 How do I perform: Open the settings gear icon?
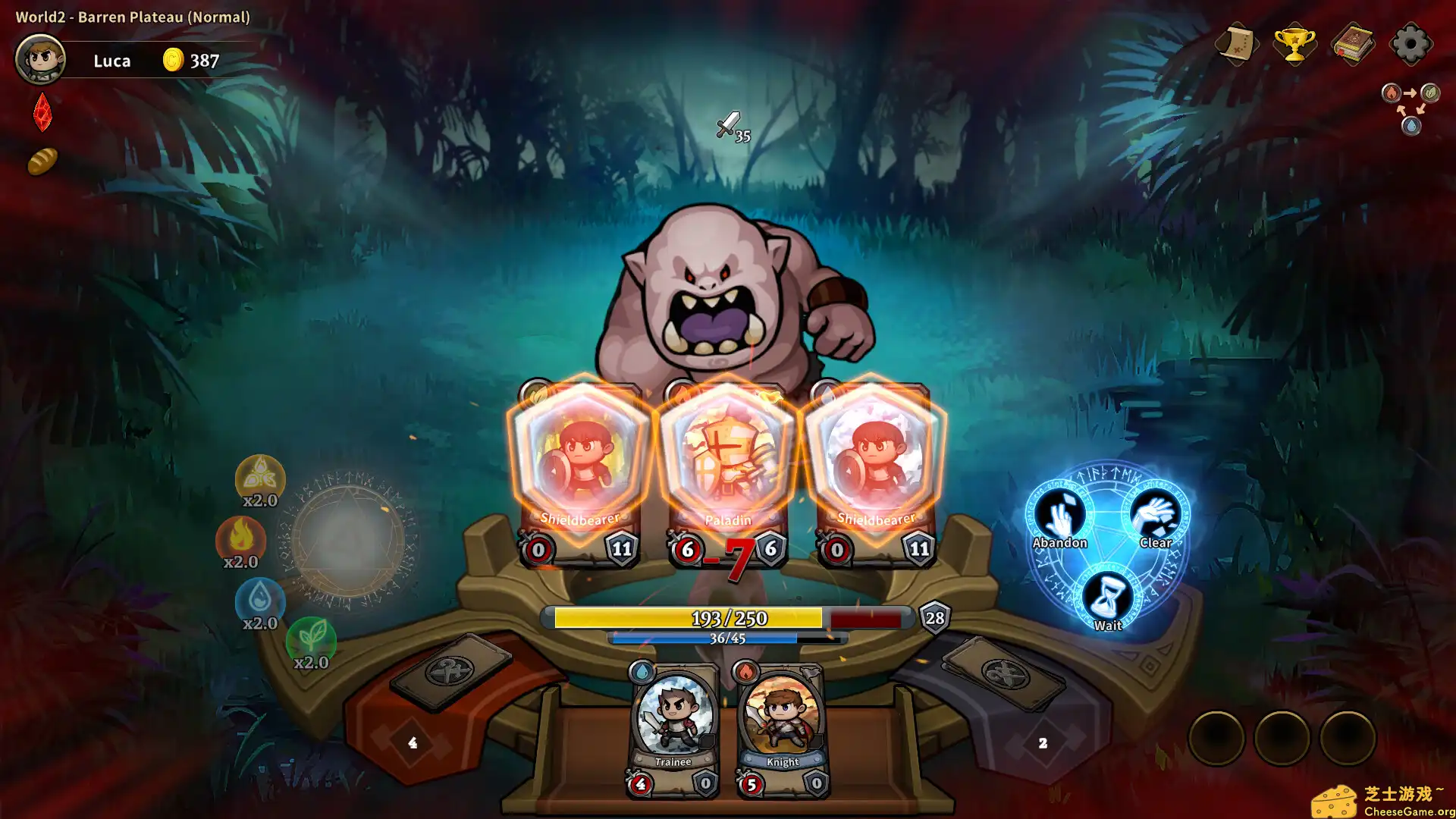coord(1410,44)
